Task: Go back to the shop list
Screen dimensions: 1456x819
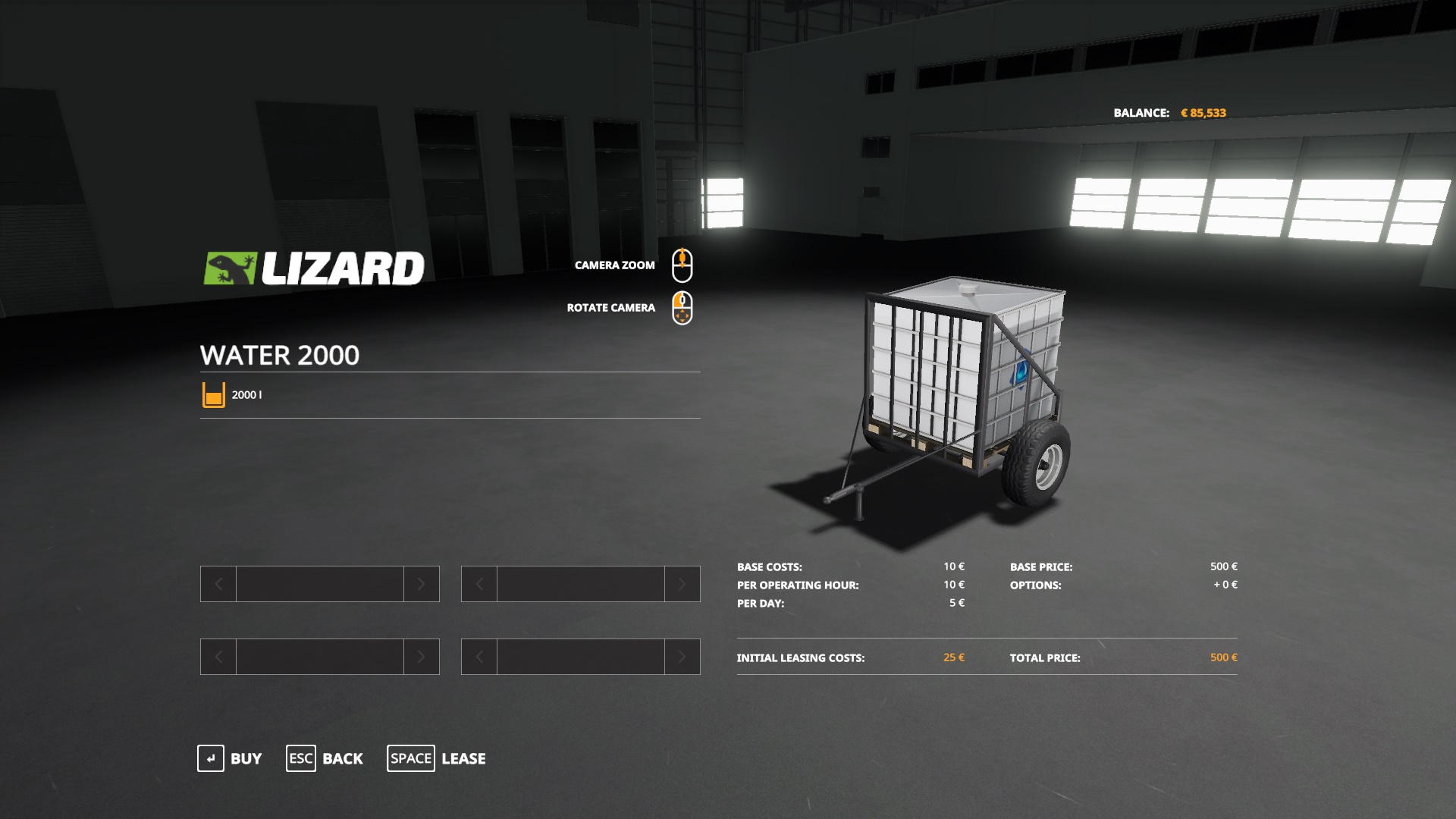Action: (325, 758)
